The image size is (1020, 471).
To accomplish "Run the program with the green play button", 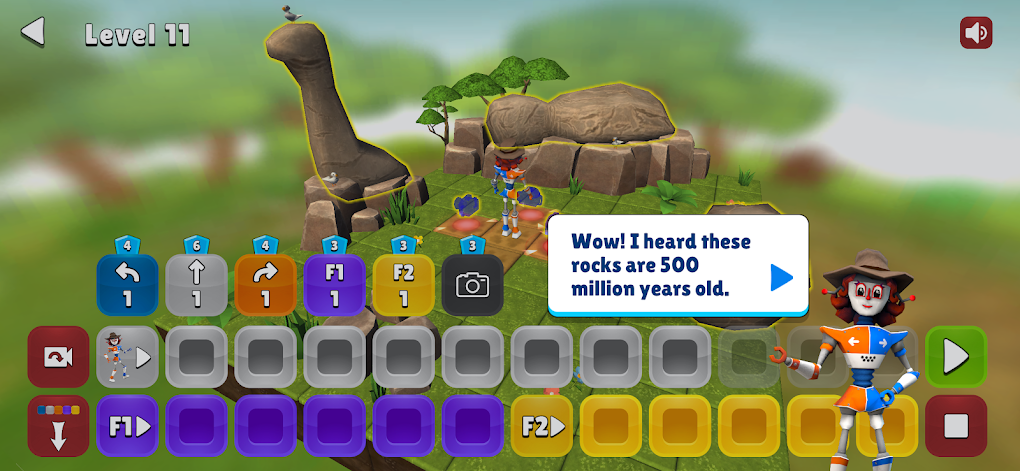I will pos(955,356).
